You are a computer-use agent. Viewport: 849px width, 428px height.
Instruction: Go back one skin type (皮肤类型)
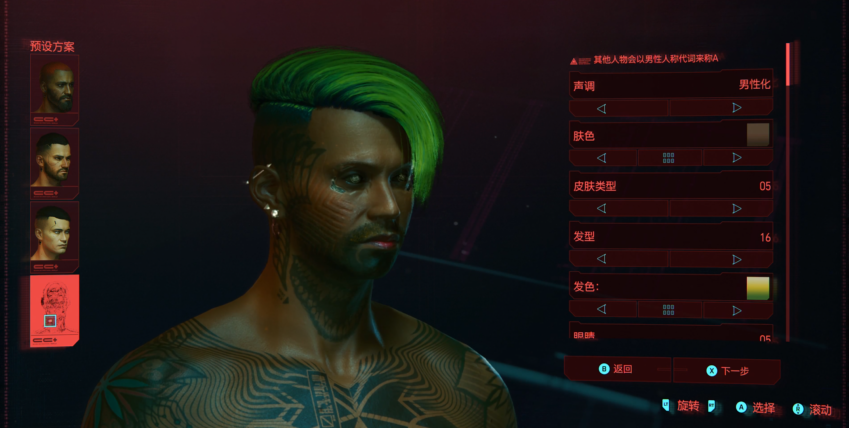(601, 208)
